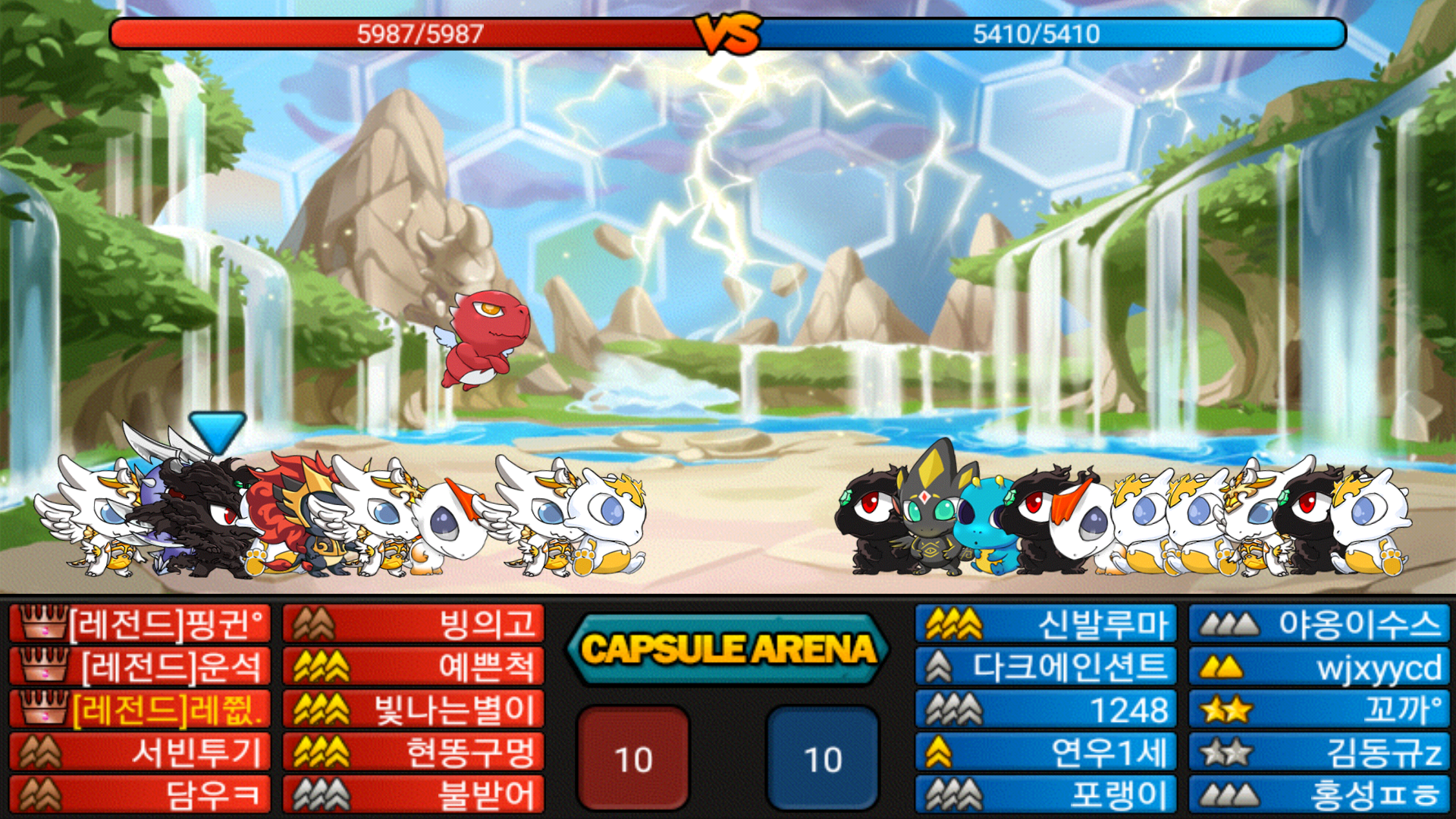Screen dimensions: 1456x819
Task: Choose the star-ranked player 꼬까°
Action: coord(1319,710)
